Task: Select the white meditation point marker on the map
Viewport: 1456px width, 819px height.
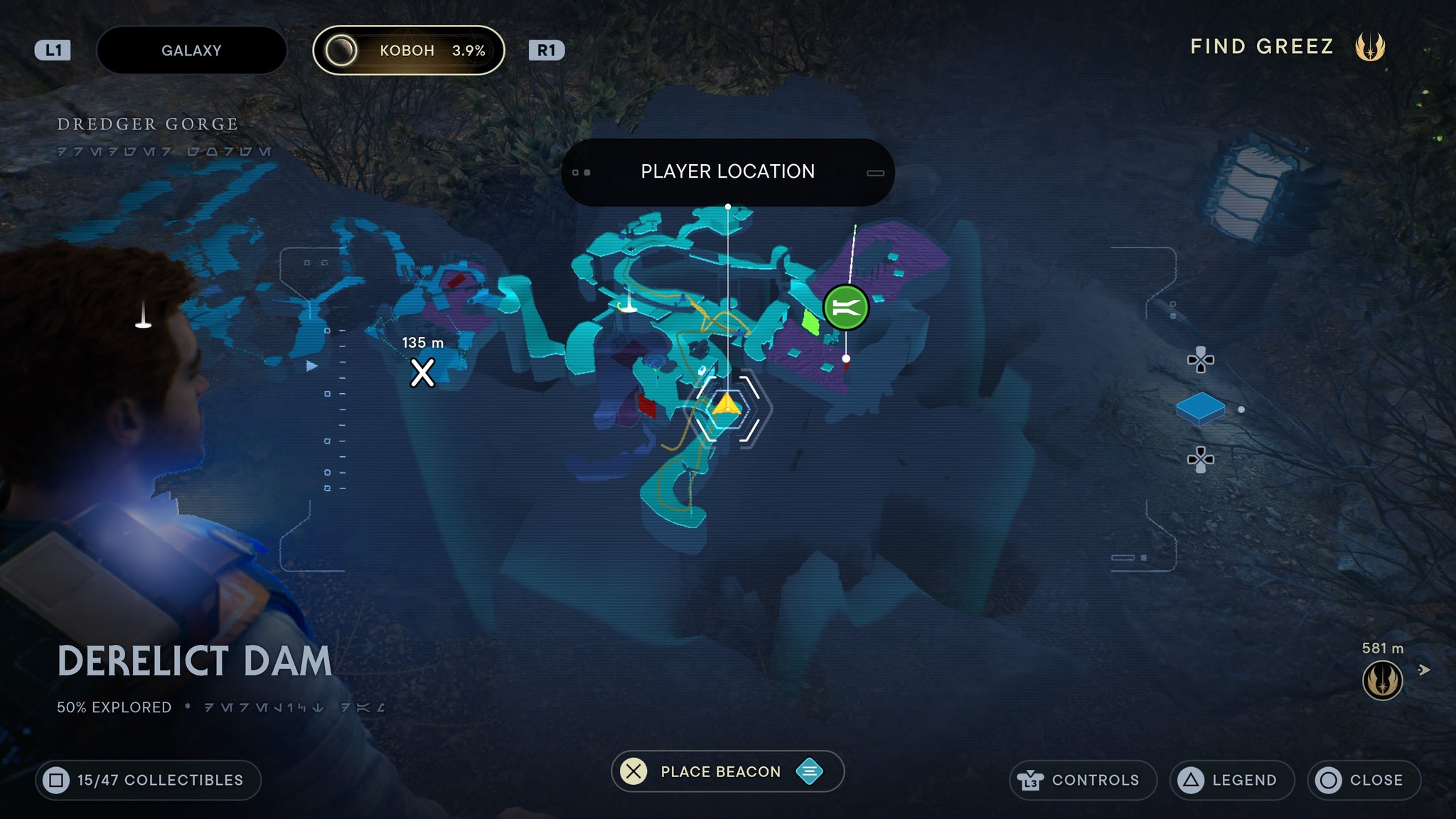Action: (628, 304)
